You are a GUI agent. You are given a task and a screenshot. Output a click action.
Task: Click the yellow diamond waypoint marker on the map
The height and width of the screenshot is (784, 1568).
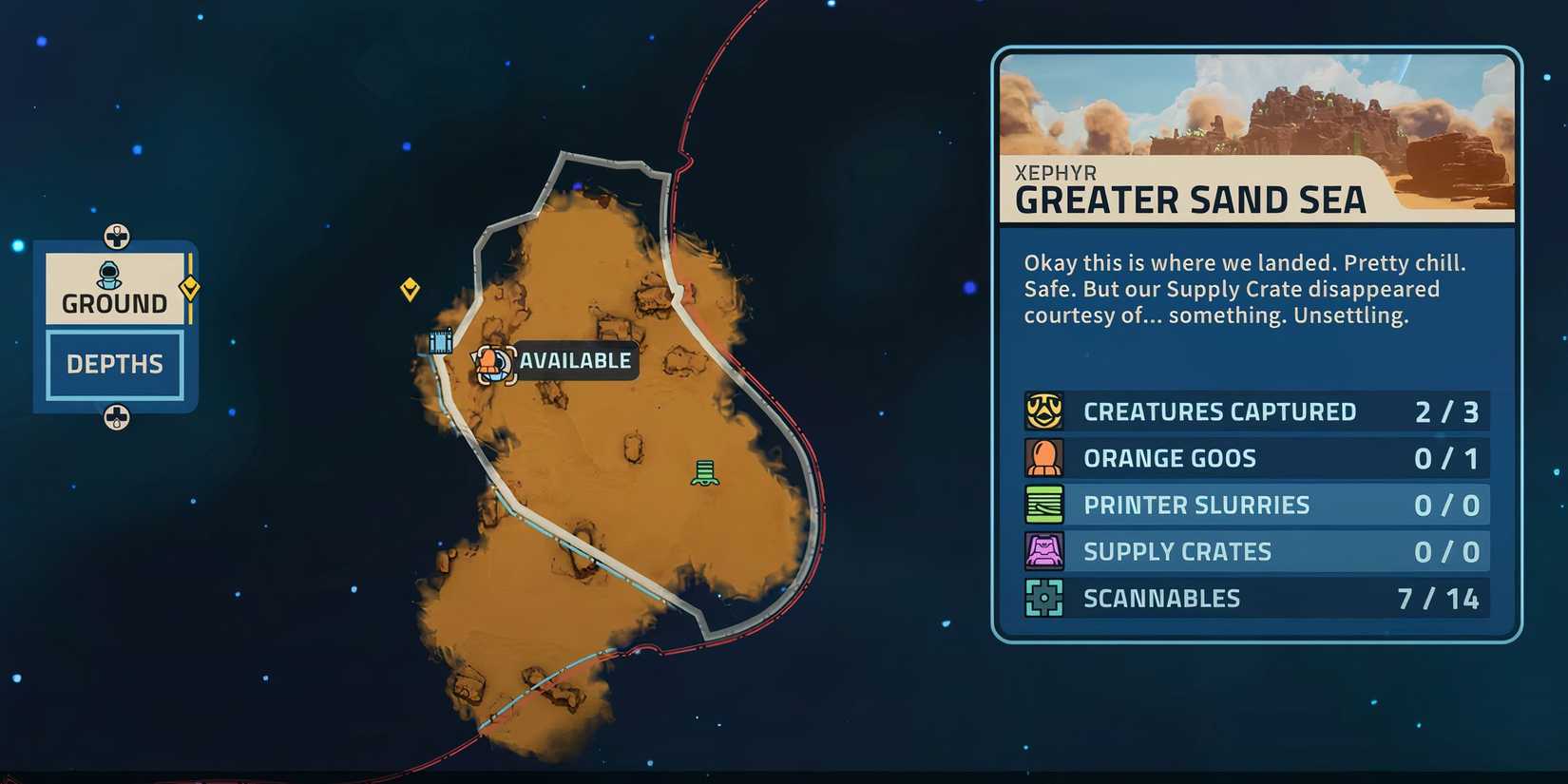pos(411,290)
